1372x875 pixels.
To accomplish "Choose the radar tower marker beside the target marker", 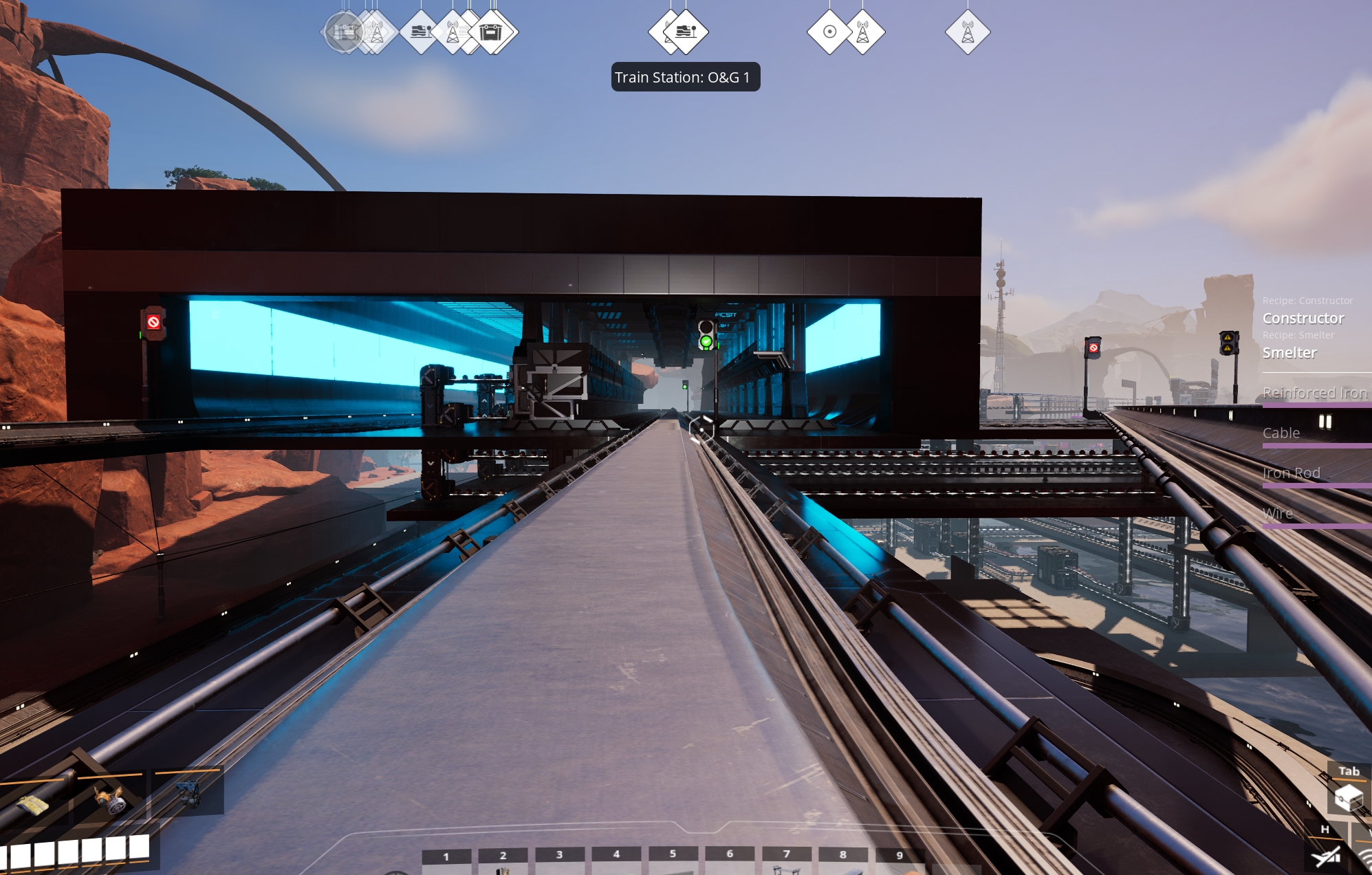I will pyautogui.click(x=864, y=32).
